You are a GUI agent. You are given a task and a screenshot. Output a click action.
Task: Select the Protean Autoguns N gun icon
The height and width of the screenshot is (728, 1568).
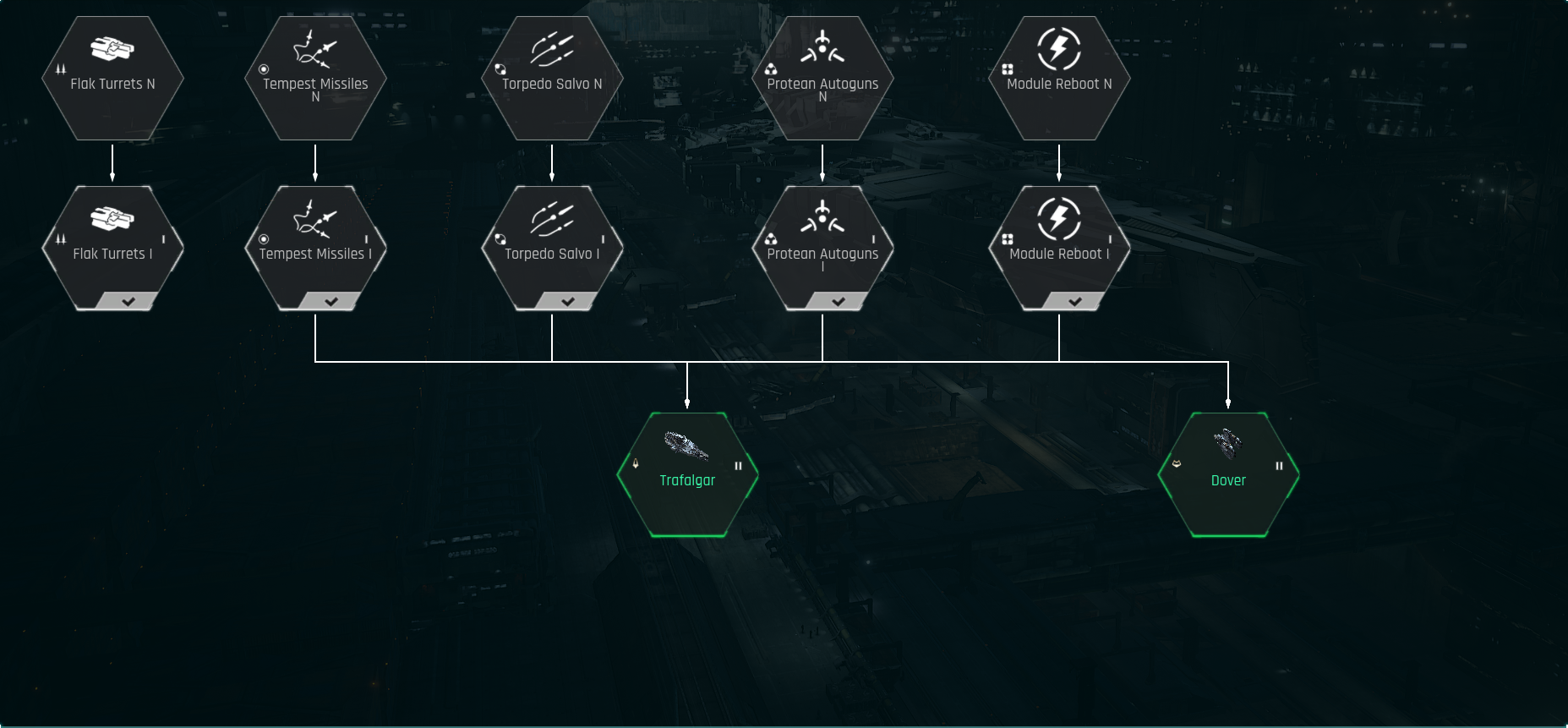click(824, 47)
